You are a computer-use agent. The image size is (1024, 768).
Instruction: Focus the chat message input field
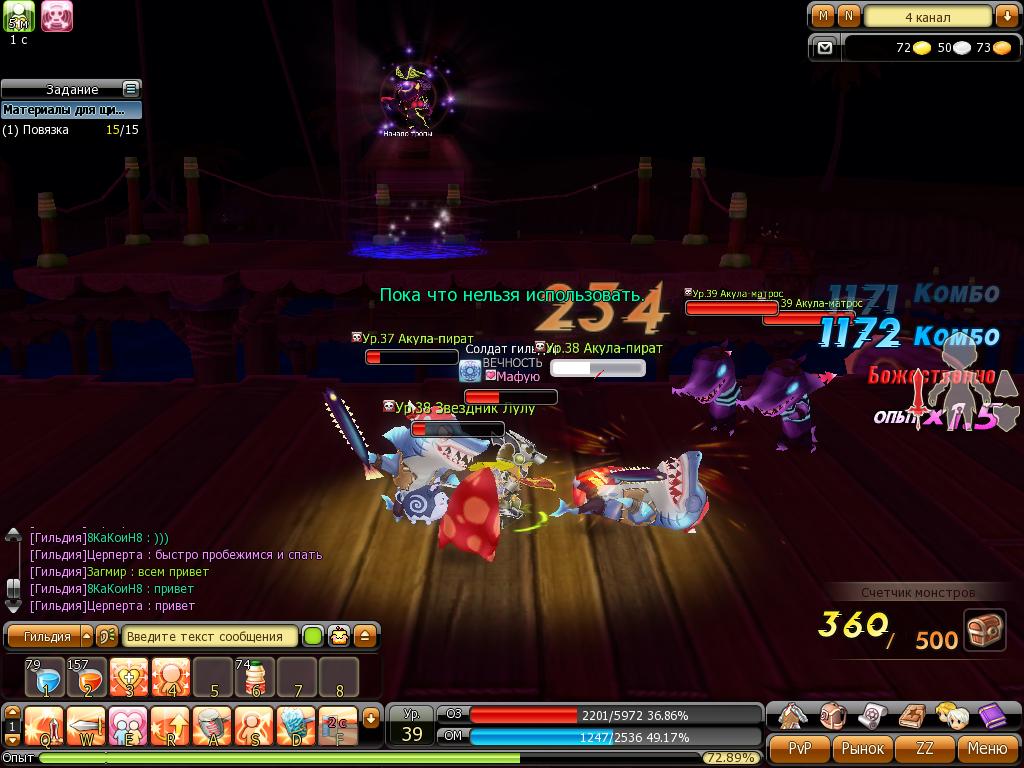(x=211, y=636)
